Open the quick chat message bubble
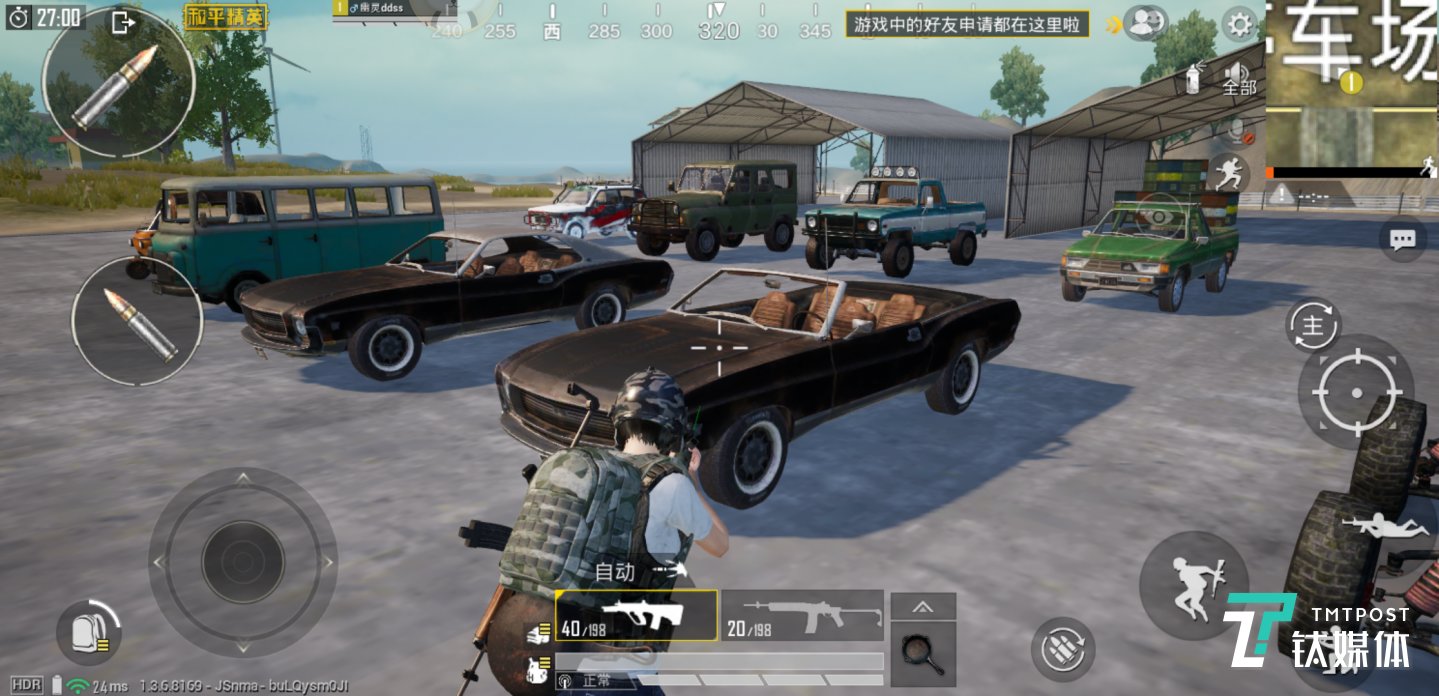Screen dimensions: 1439x696 (x=1402, y=239)
